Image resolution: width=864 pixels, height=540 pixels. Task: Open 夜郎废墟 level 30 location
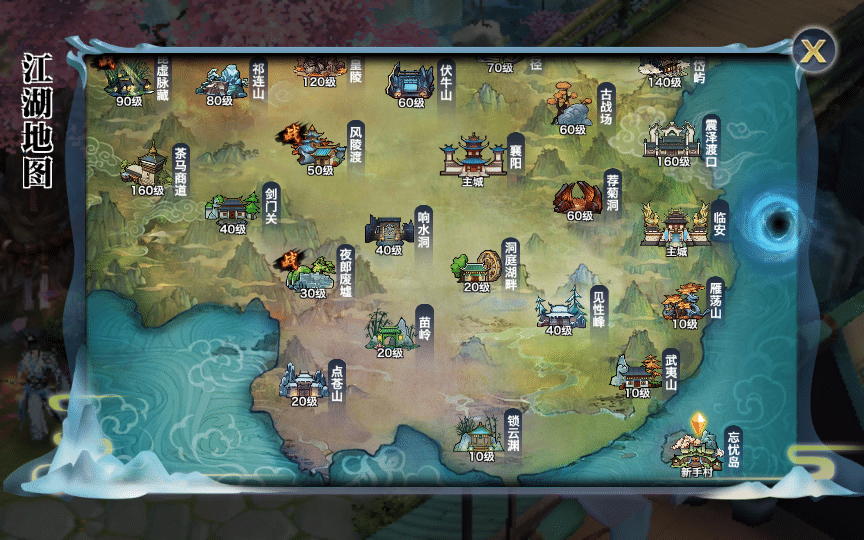(x=312, y=271)
